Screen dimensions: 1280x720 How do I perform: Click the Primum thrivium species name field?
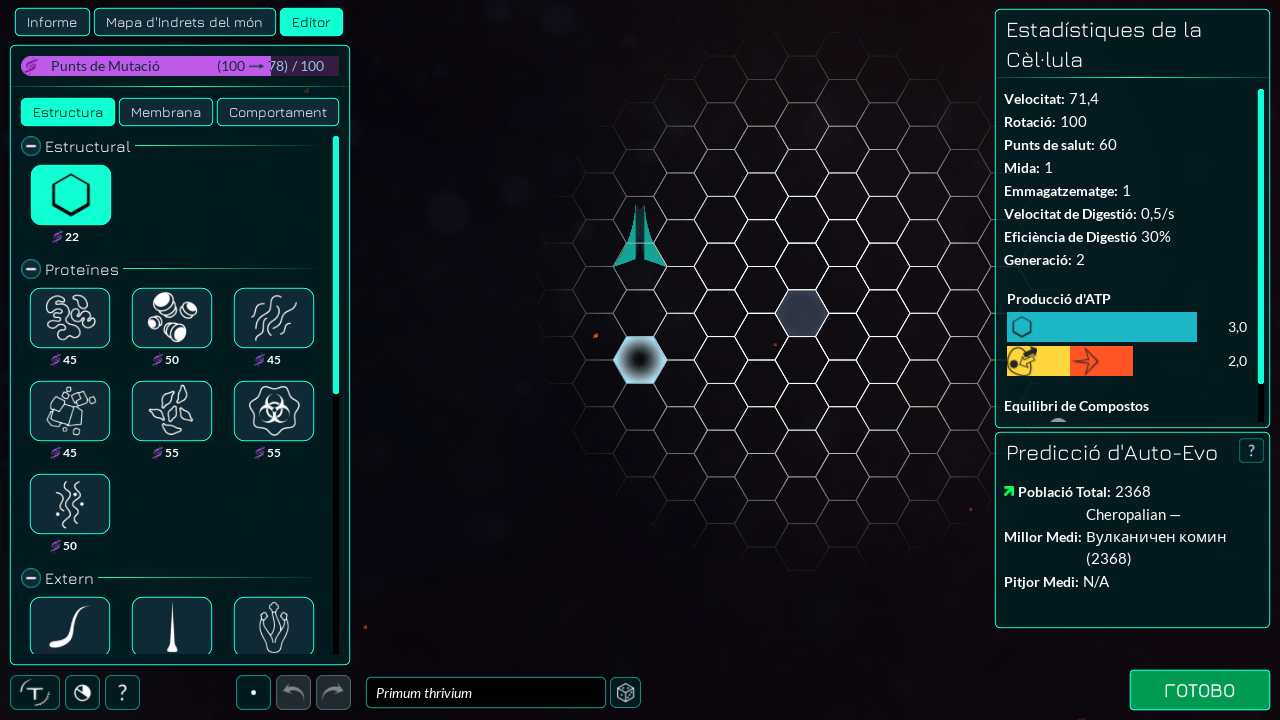click(485, 692)
